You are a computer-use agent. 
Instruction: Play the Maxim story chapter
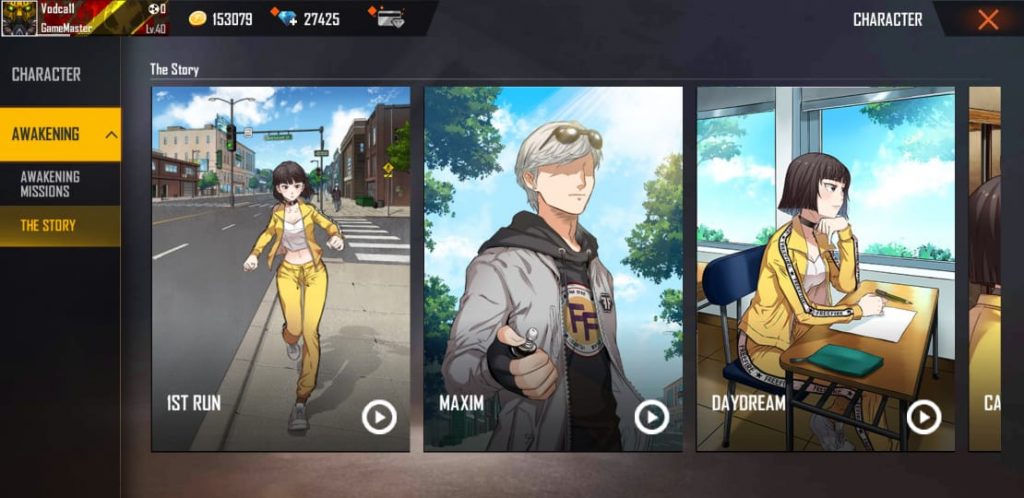click(652, 416)
